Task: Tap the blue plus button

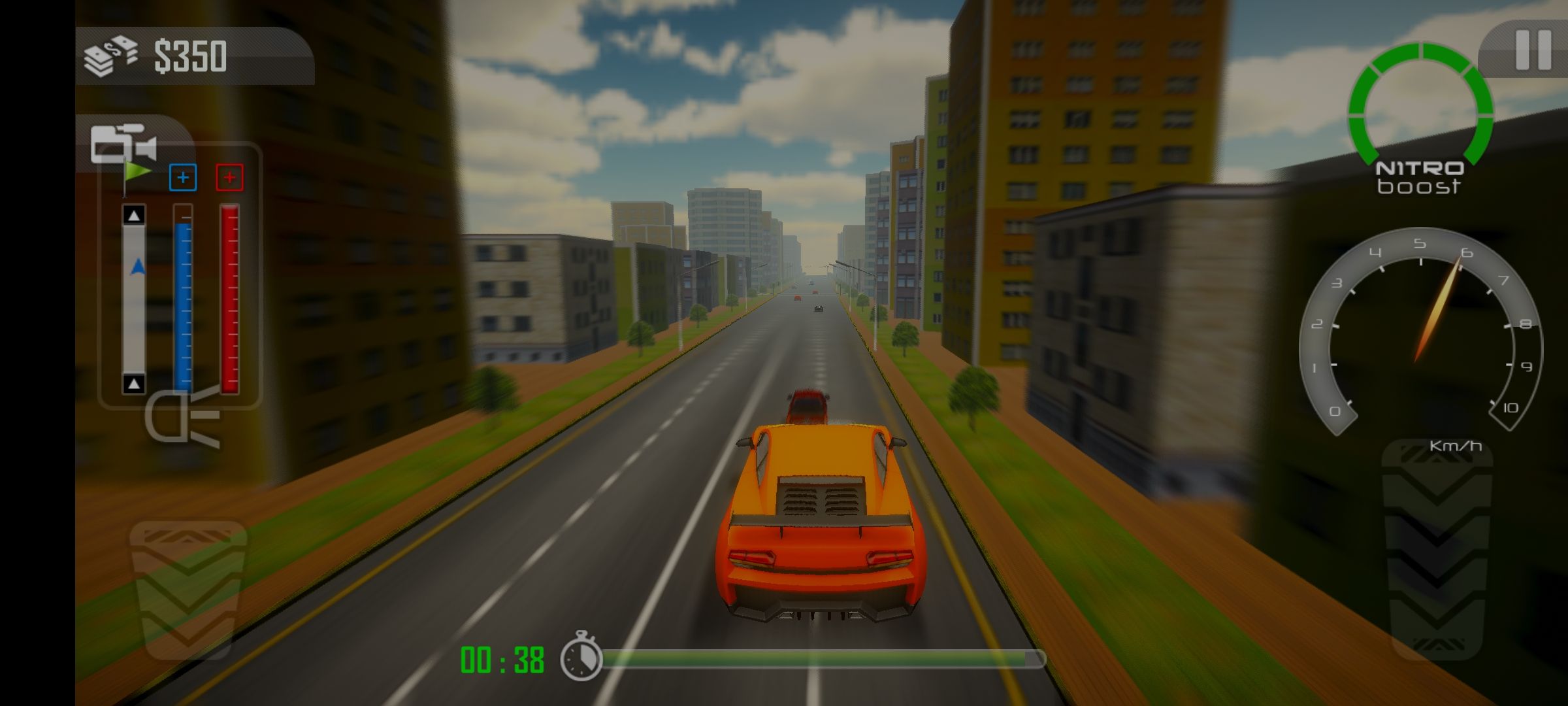Action: point(183,178)
